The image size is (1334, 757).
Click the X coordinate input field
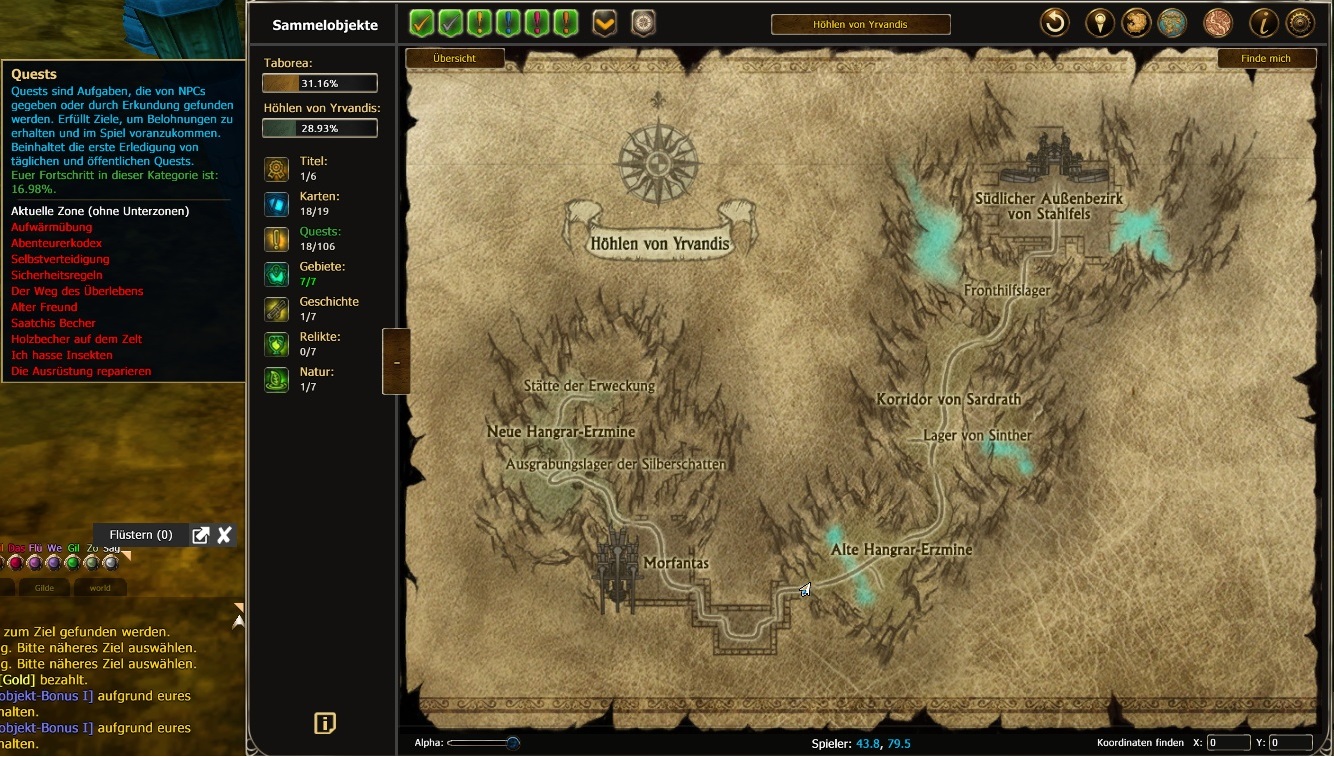tap(1228, 743)
